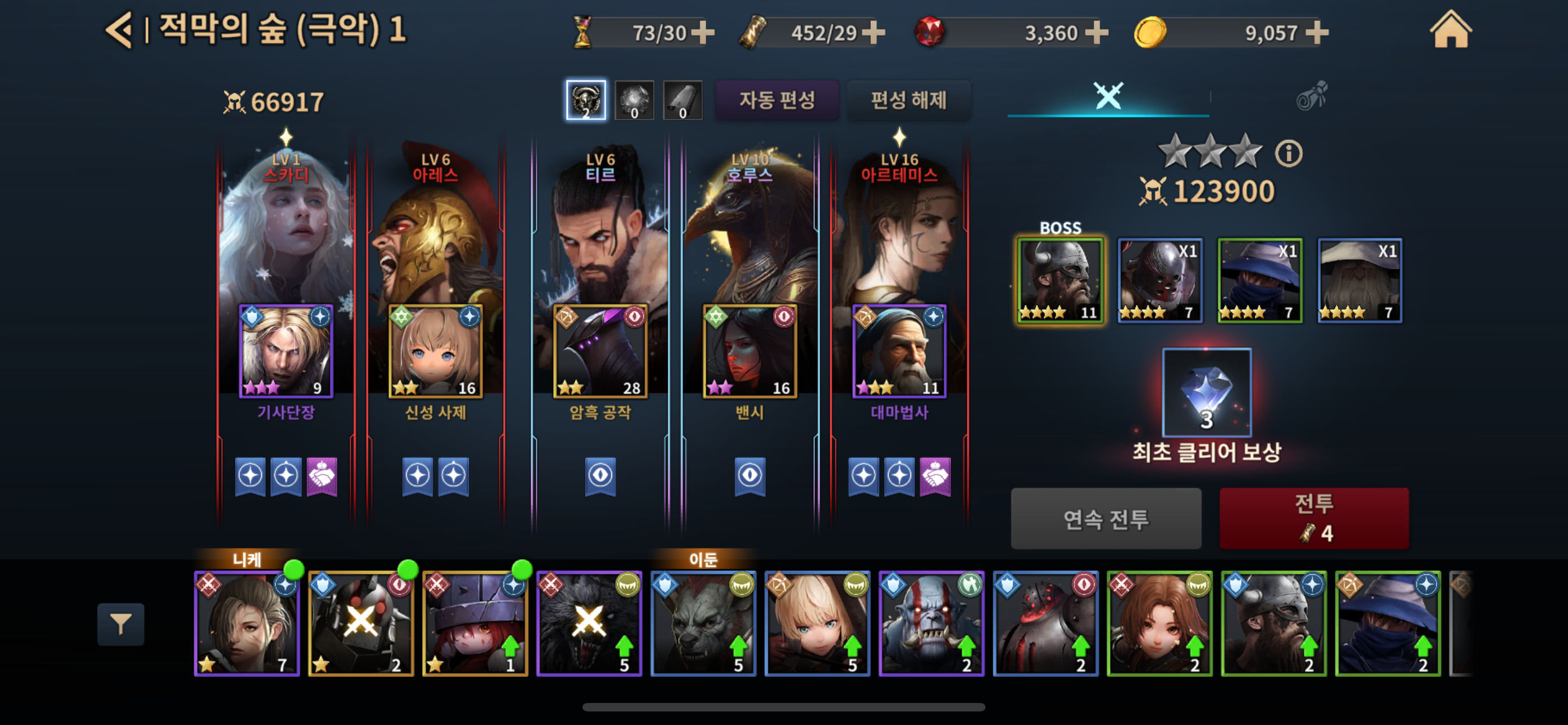Viewport: 1568px width, 725px height.
Task: Start the battle with 전투 button
Action: (1313, 518)
